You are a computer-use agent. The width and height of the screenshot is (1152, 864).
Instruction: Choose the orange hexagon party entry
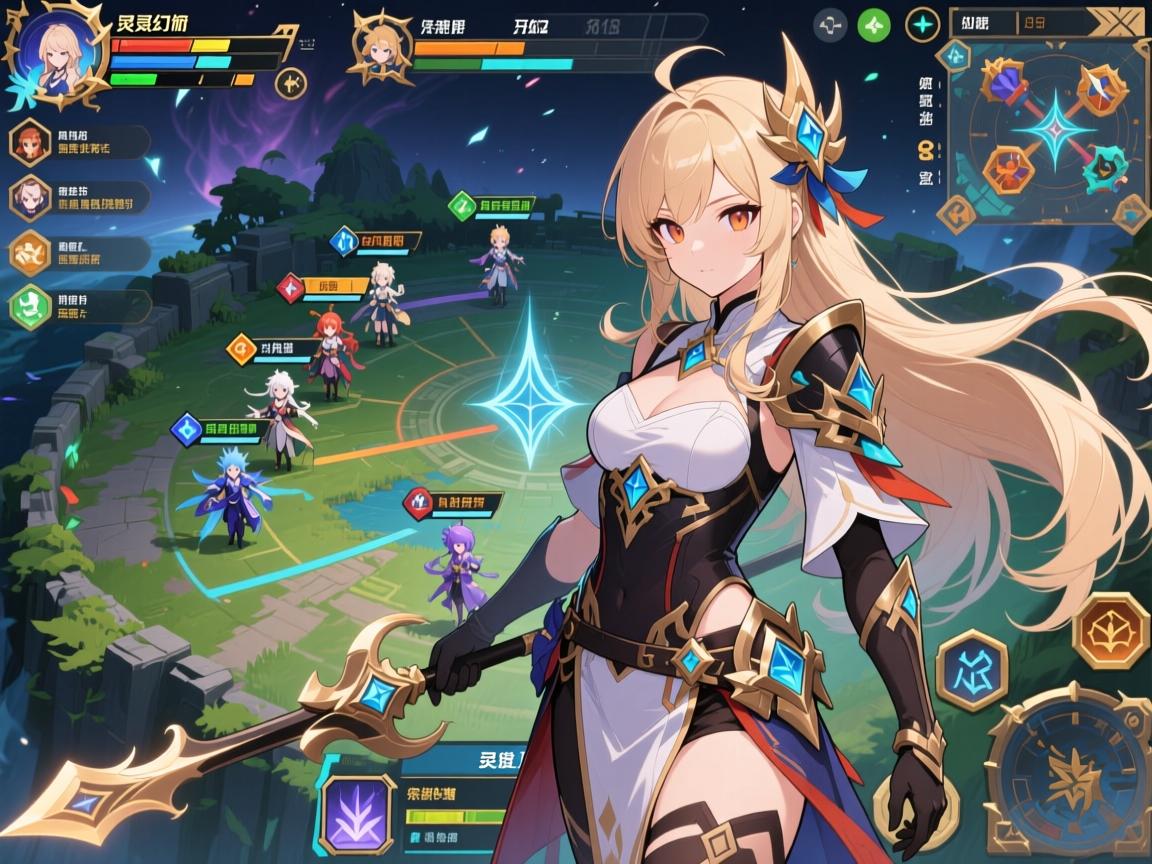tap(30, 252)
